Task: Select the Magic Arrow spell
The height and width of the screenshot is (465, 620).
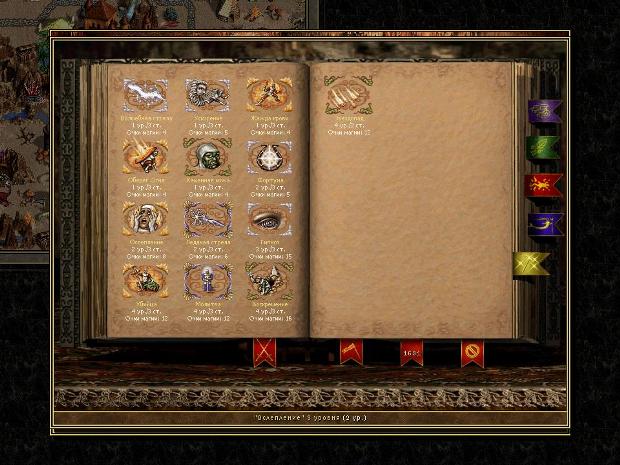Action: pyautogui.click(x=144, y=96)
